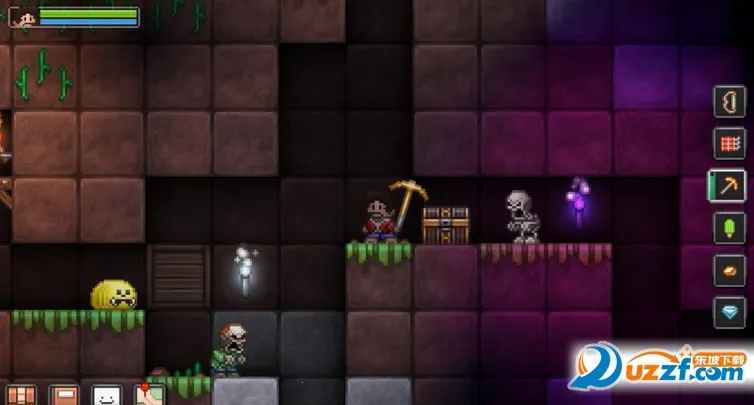Select the bow slot in the hotbar
Image resolution: width=754 pixels, height=405 pixels.
(x=730, y=102)
